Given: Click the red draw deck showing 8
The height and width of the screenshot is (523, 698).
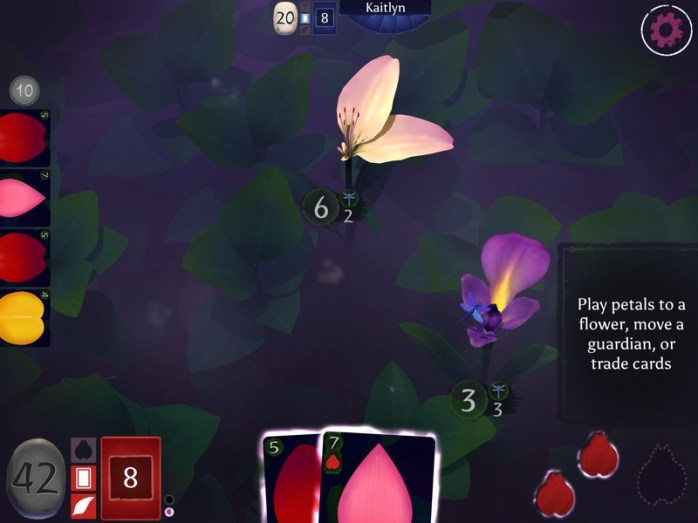Looking at the screenshot, I should click(130, 478).
